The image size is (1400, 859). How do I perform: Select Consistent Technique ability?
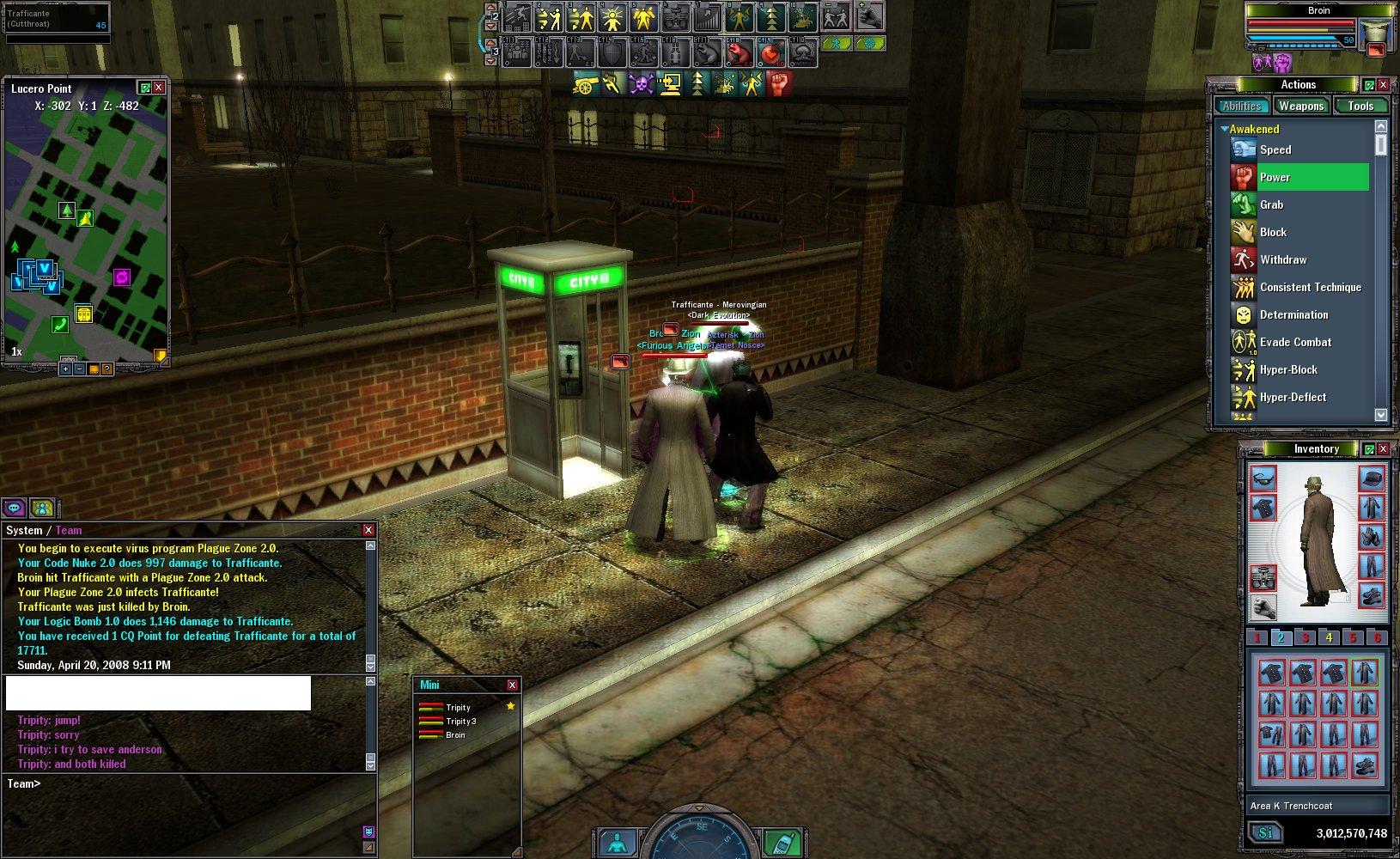(x=1310, y=287)
